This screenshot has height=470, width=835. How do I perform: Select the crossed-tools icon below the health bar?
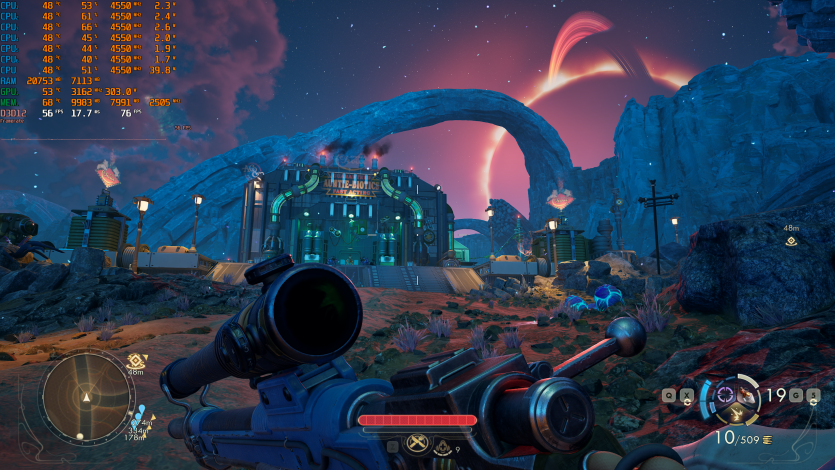click(x=417, y=443)
